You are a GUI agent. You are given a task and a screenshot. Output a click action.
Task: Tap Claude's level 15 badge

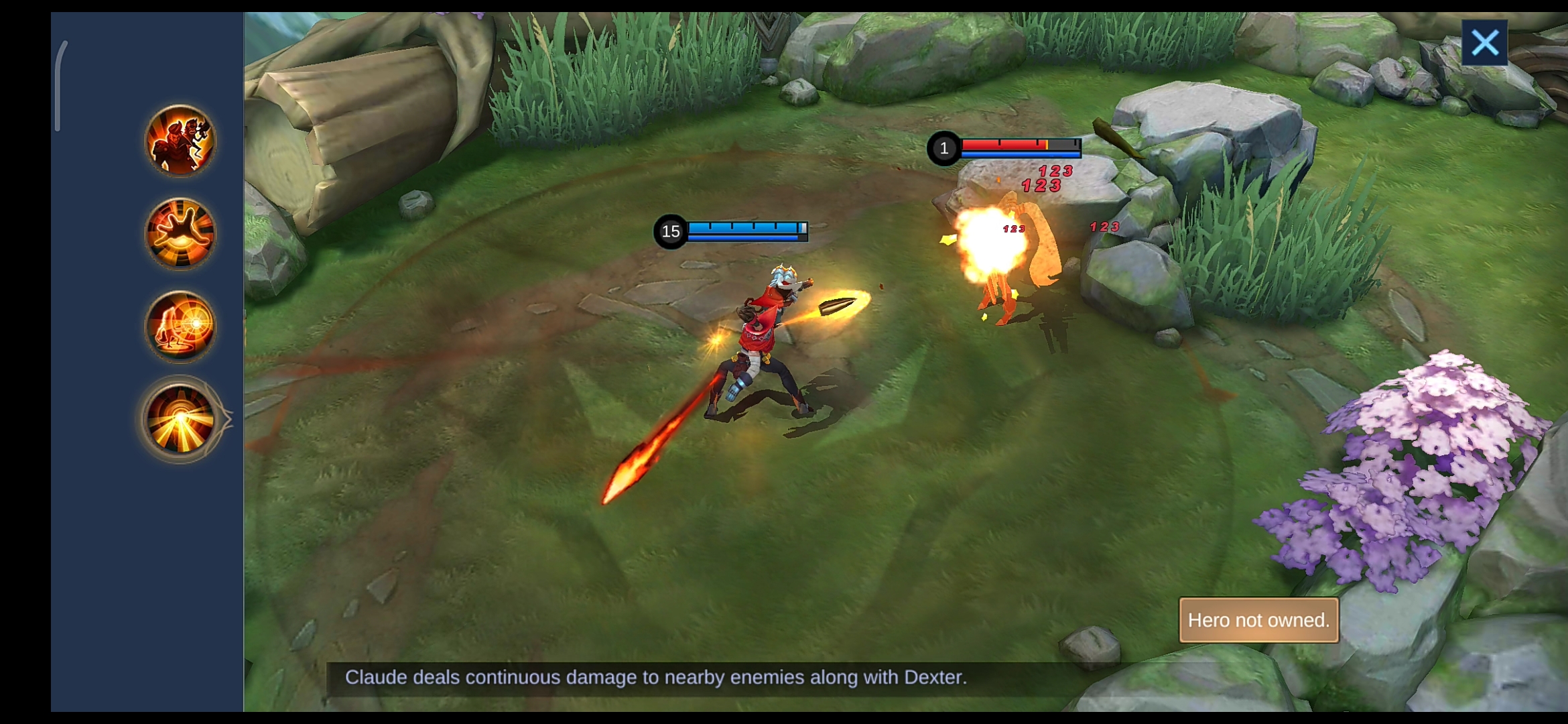(669, 231)
